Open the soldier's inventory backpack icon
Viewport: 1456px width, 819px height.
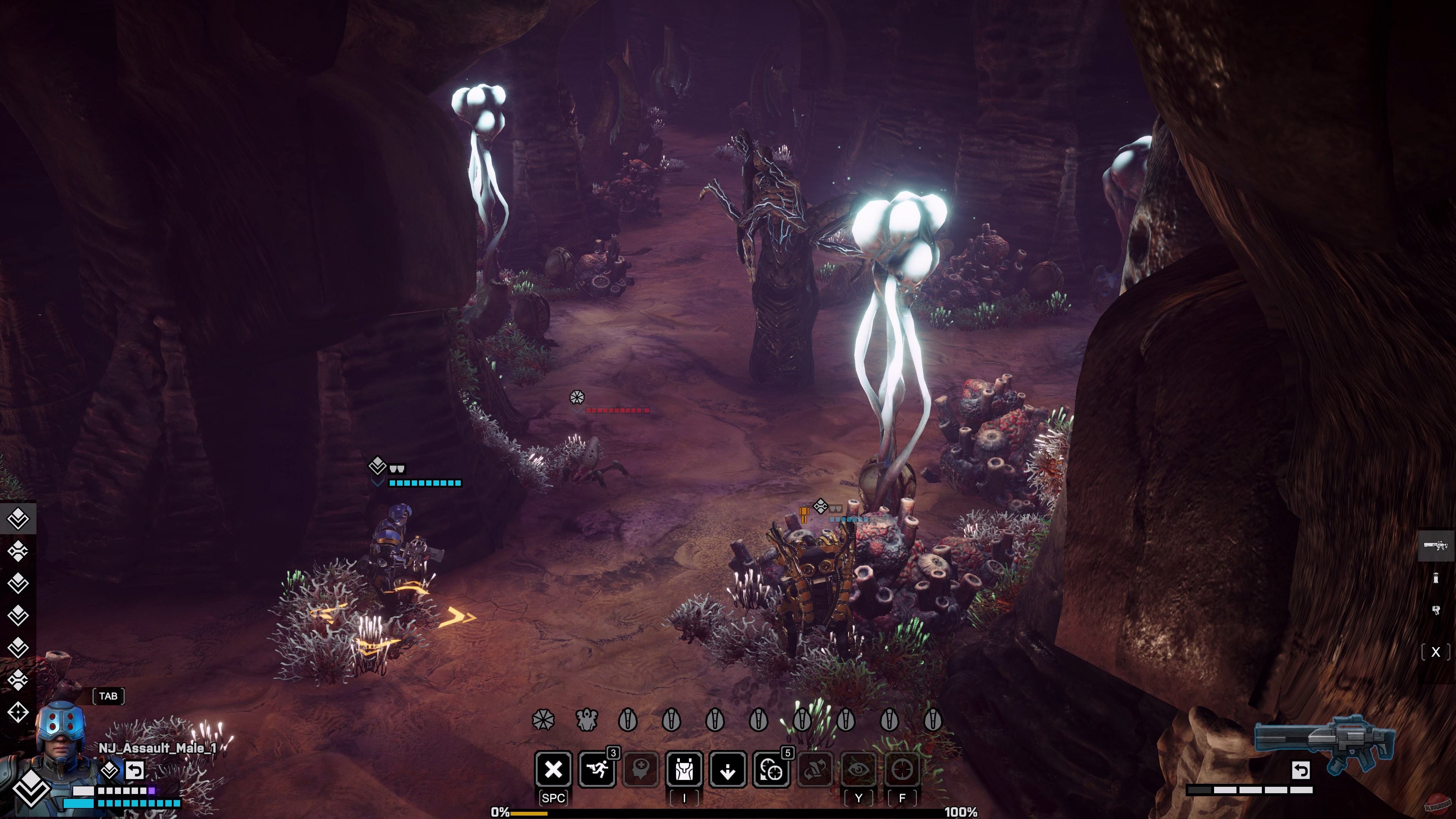683,769
